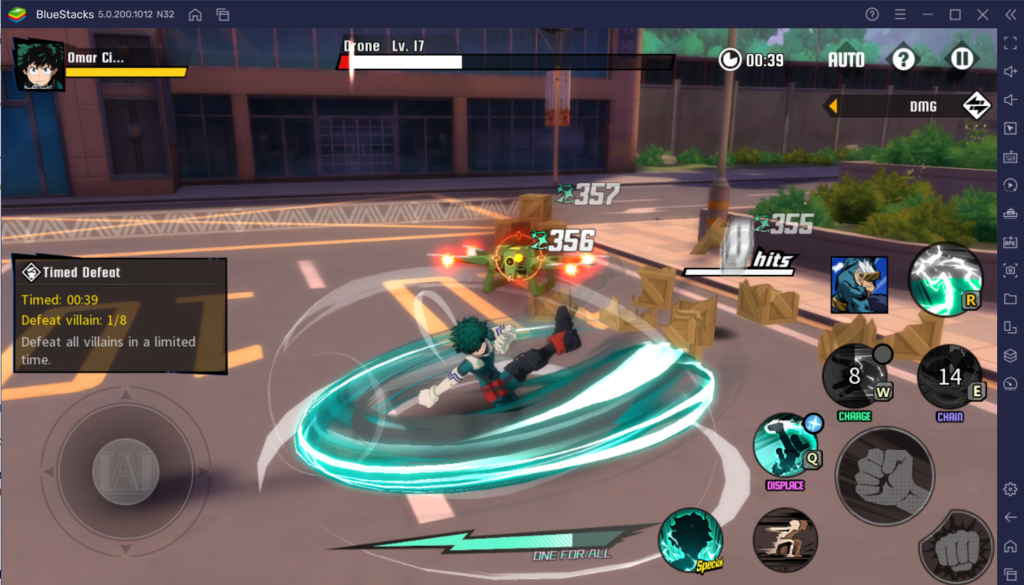Screen dimensions: 1024x585
Task: Tap the heavy punch button in the corner
Action: point(957,549)
